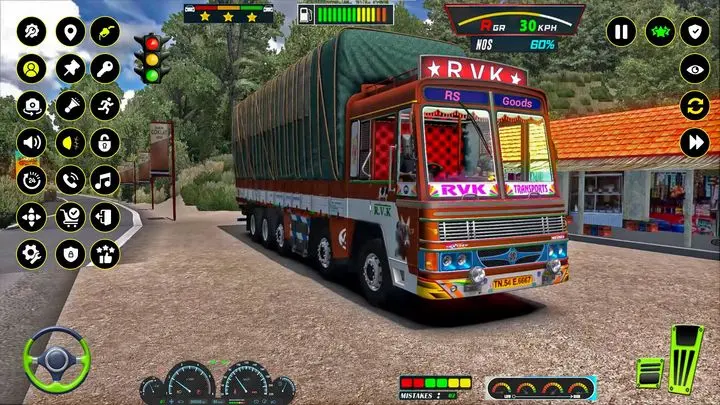This screenshot has height=405, width=720.
Task: Click the yellow fuel nozzle icon
Action: pos(105,32)
